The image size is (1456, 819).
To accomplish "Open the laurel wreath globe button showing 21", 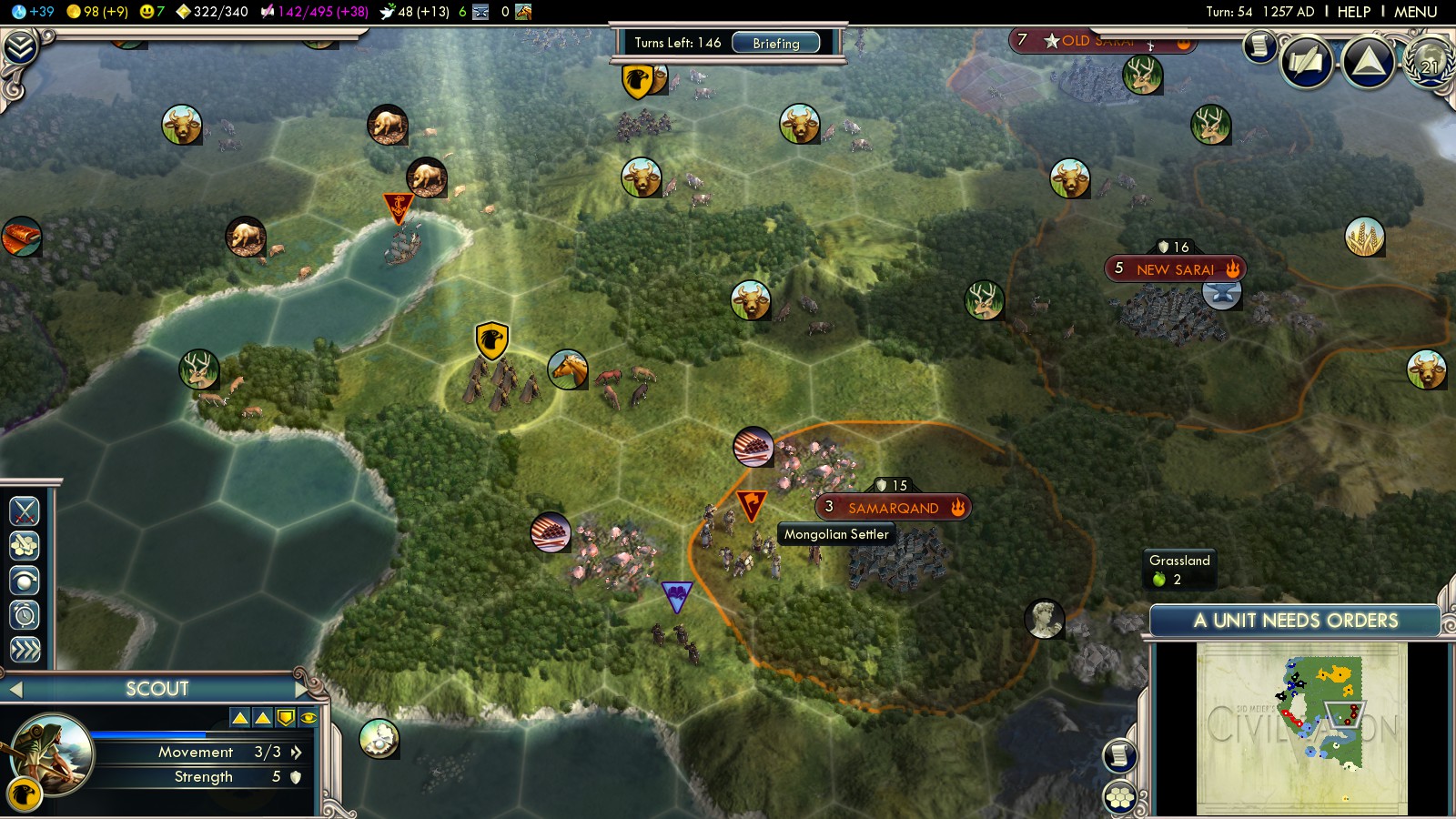I will point(1429,62).
